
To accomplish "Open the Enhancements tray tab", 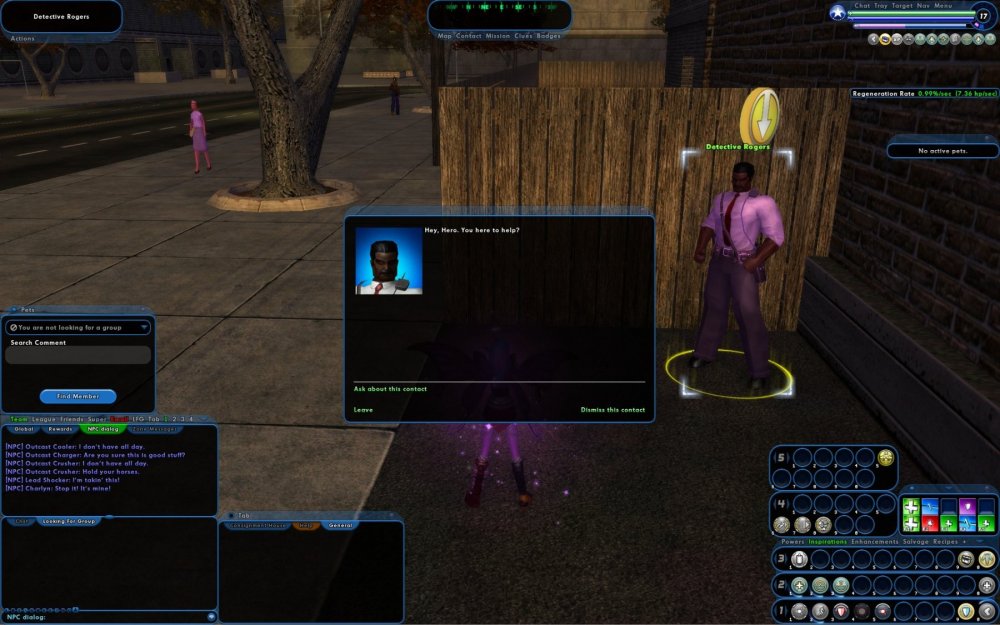I will tap(875, 542).
